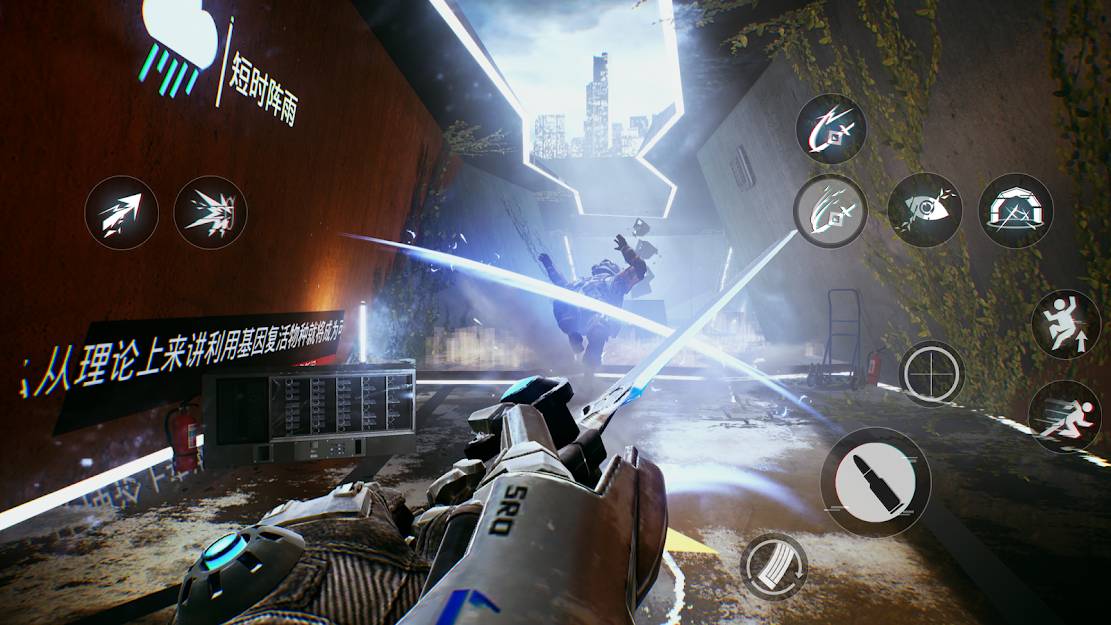Screen dimensions: 1111x625
Task: Use the arrow dash ability icon
Action: click(121, 212)
